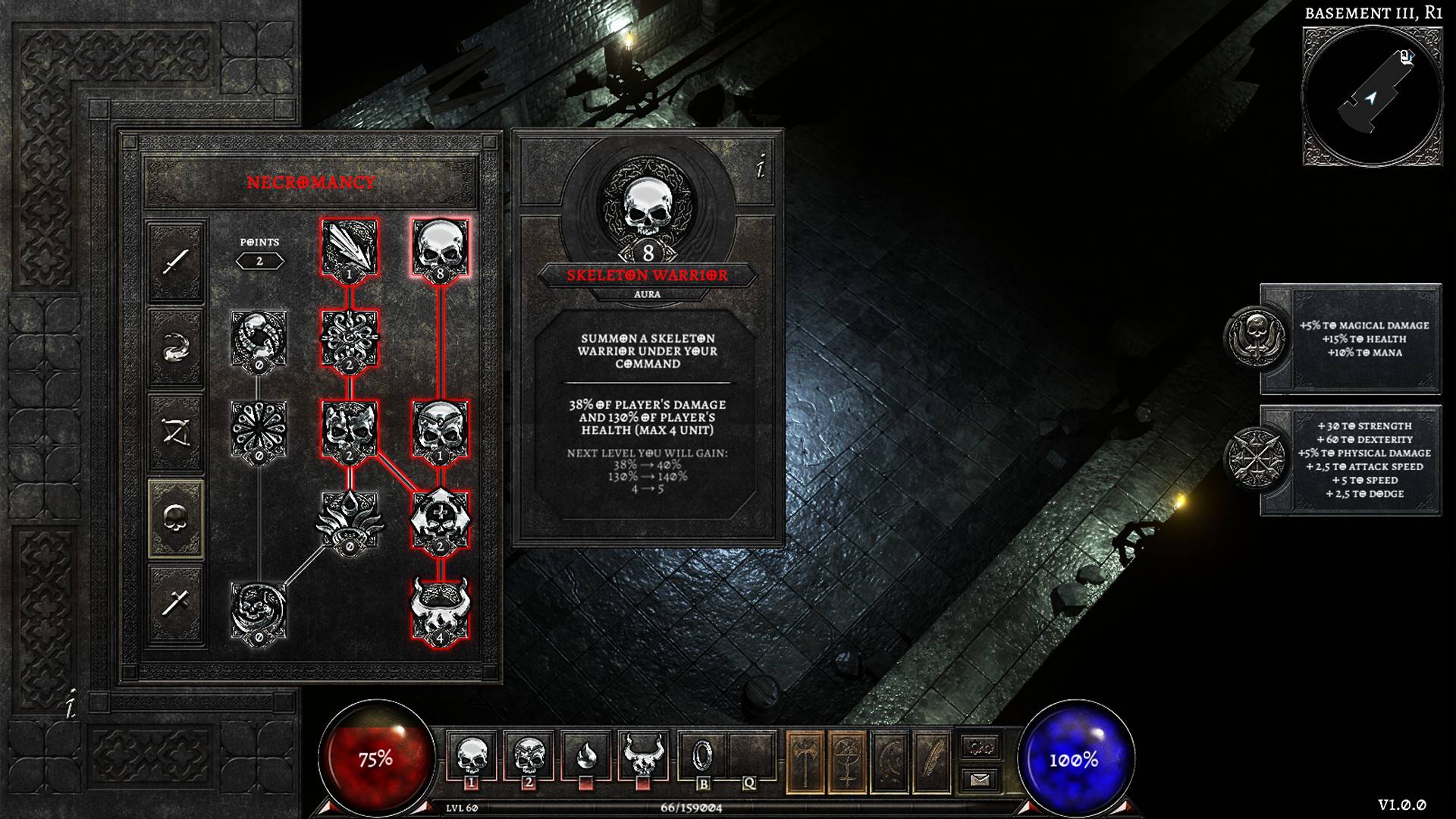Open the sword skill tree tab
Viewport: 1456px width, 819px height.
click(x=176, y=262)
